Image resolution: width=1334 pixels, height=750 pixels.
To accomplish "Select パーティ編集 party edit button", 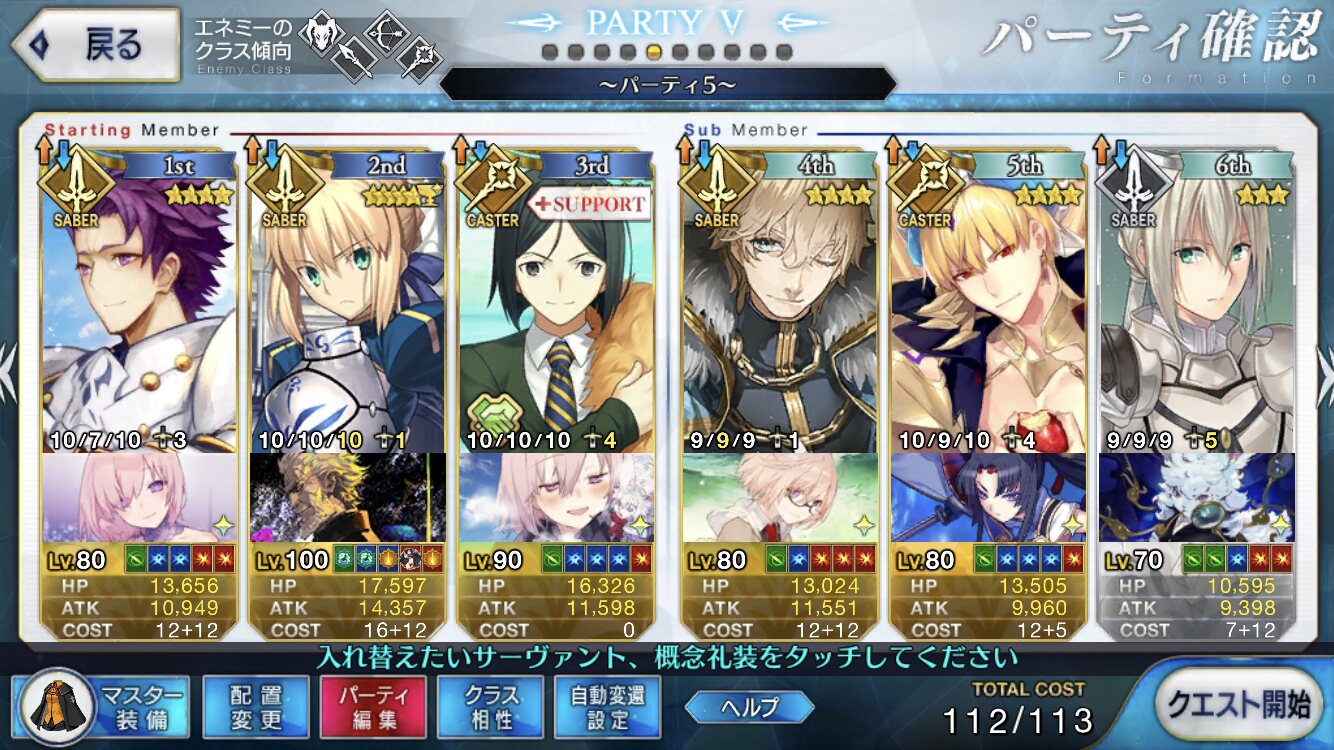I will coord(372,707).
